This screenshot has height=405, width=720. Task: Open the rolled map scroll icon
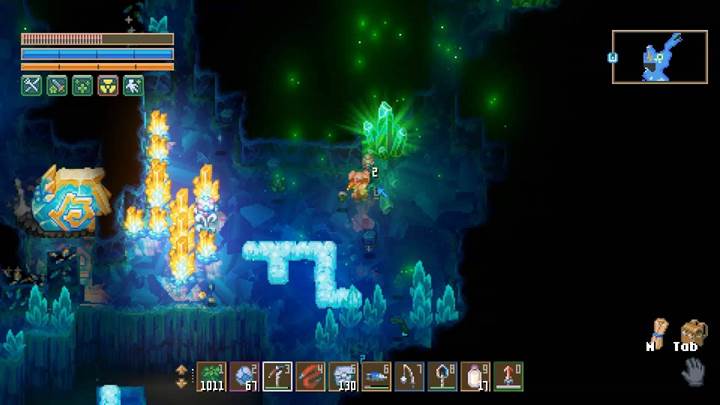tap(658, 331)
